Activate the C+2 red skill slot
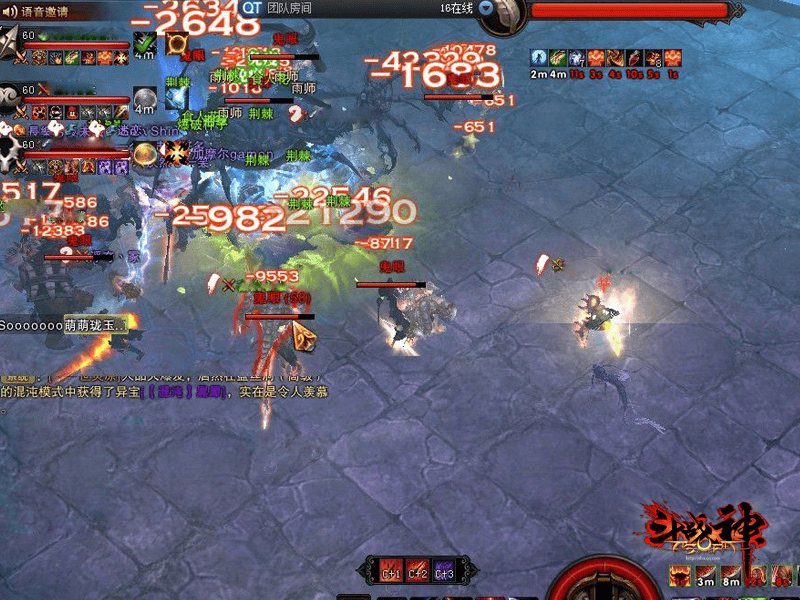The image size is (800, 600). (x=417, y=569)
